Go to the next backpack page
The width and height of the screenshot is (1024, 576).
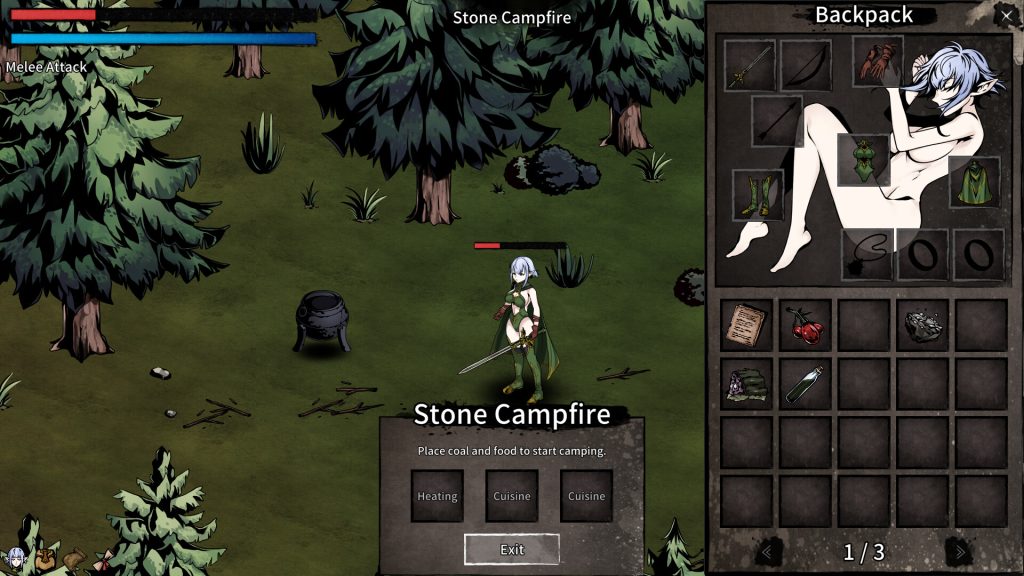[959, 551]
